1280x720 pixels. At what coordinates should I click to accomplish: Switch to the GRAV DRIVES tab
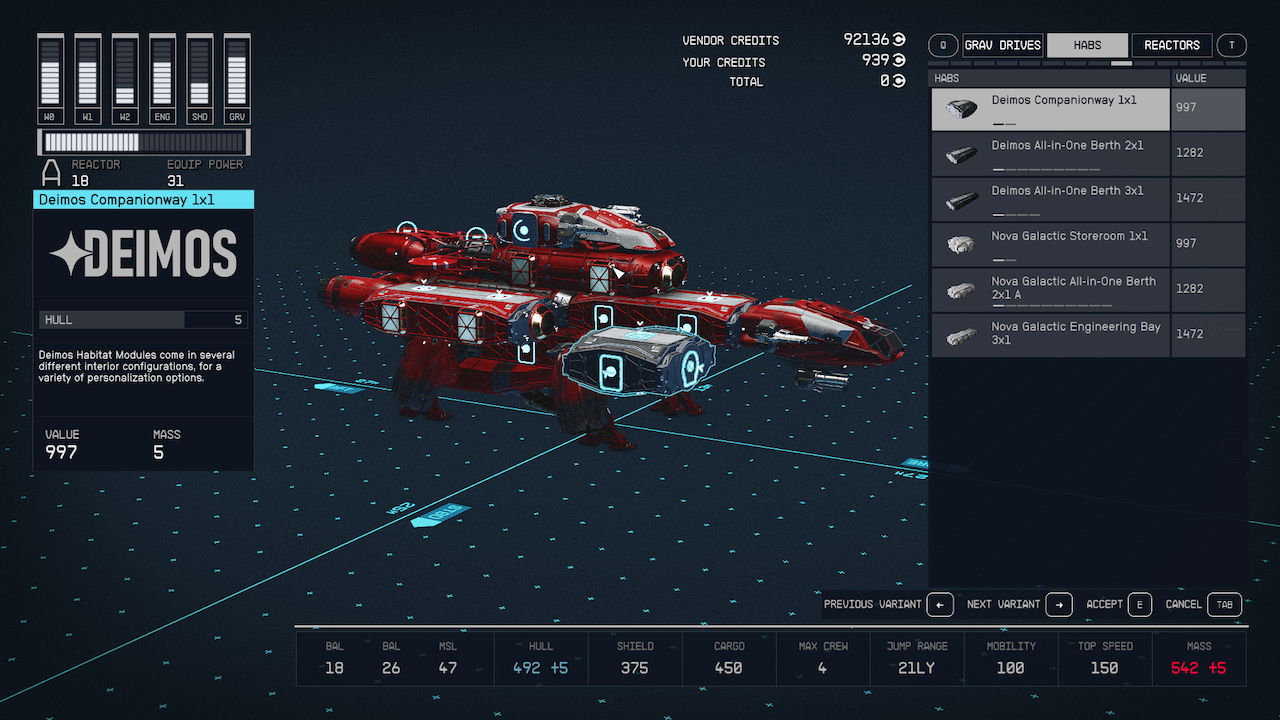pos(1002,45)
